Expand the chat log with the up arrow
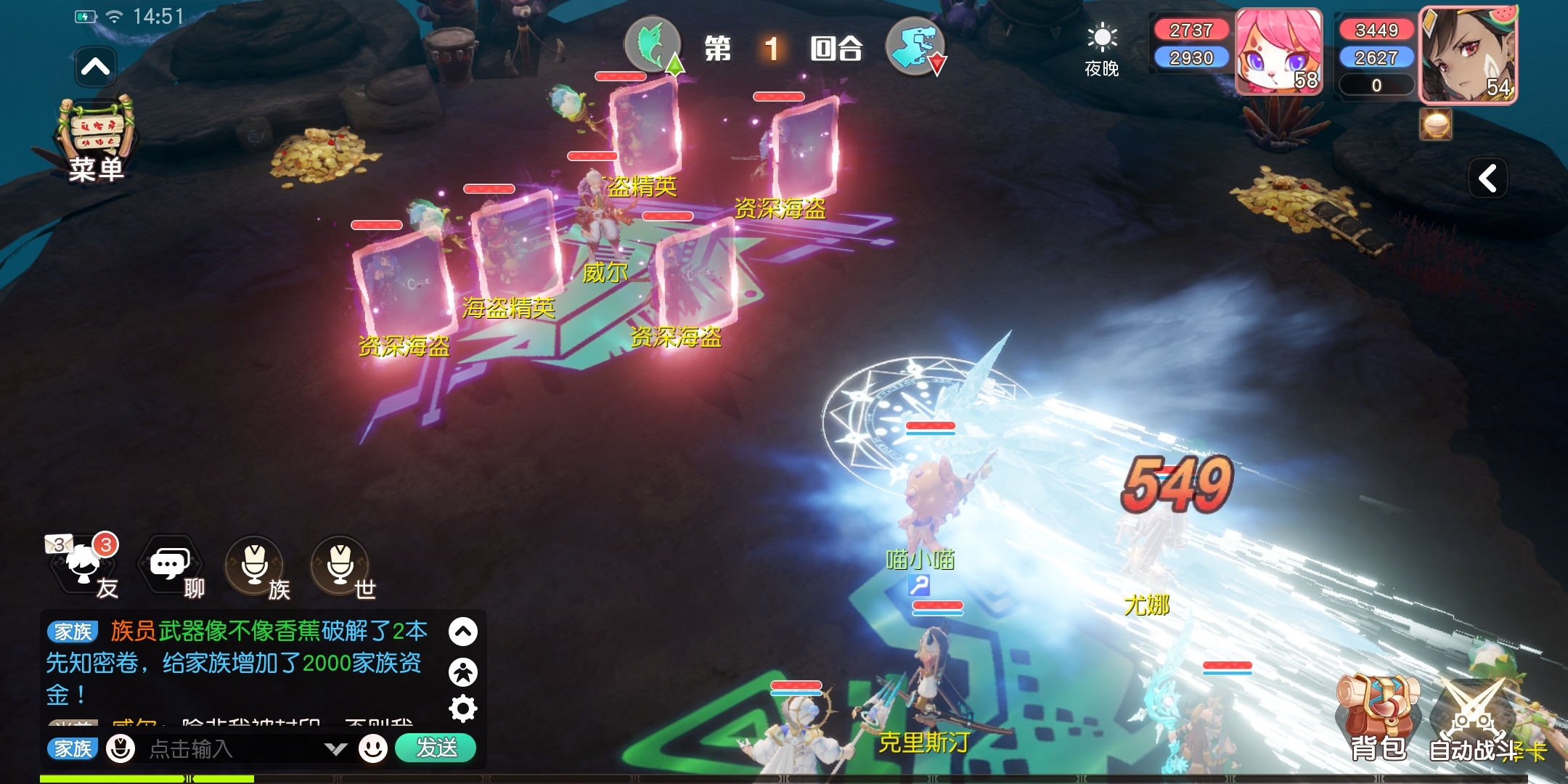The width and height of the screenshot is (1568, 784). [463, 632]
